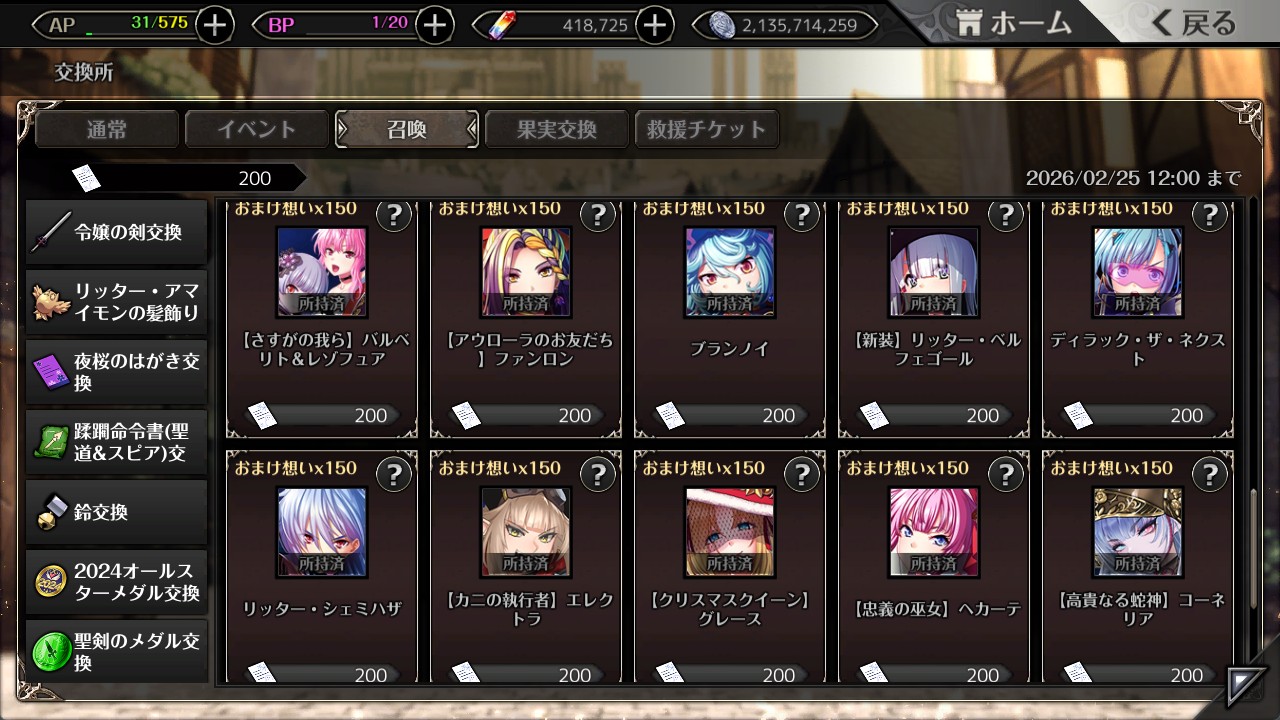Open the イベント exchange tab
The height and width of the screenshot is (720, 1280).
257,129
